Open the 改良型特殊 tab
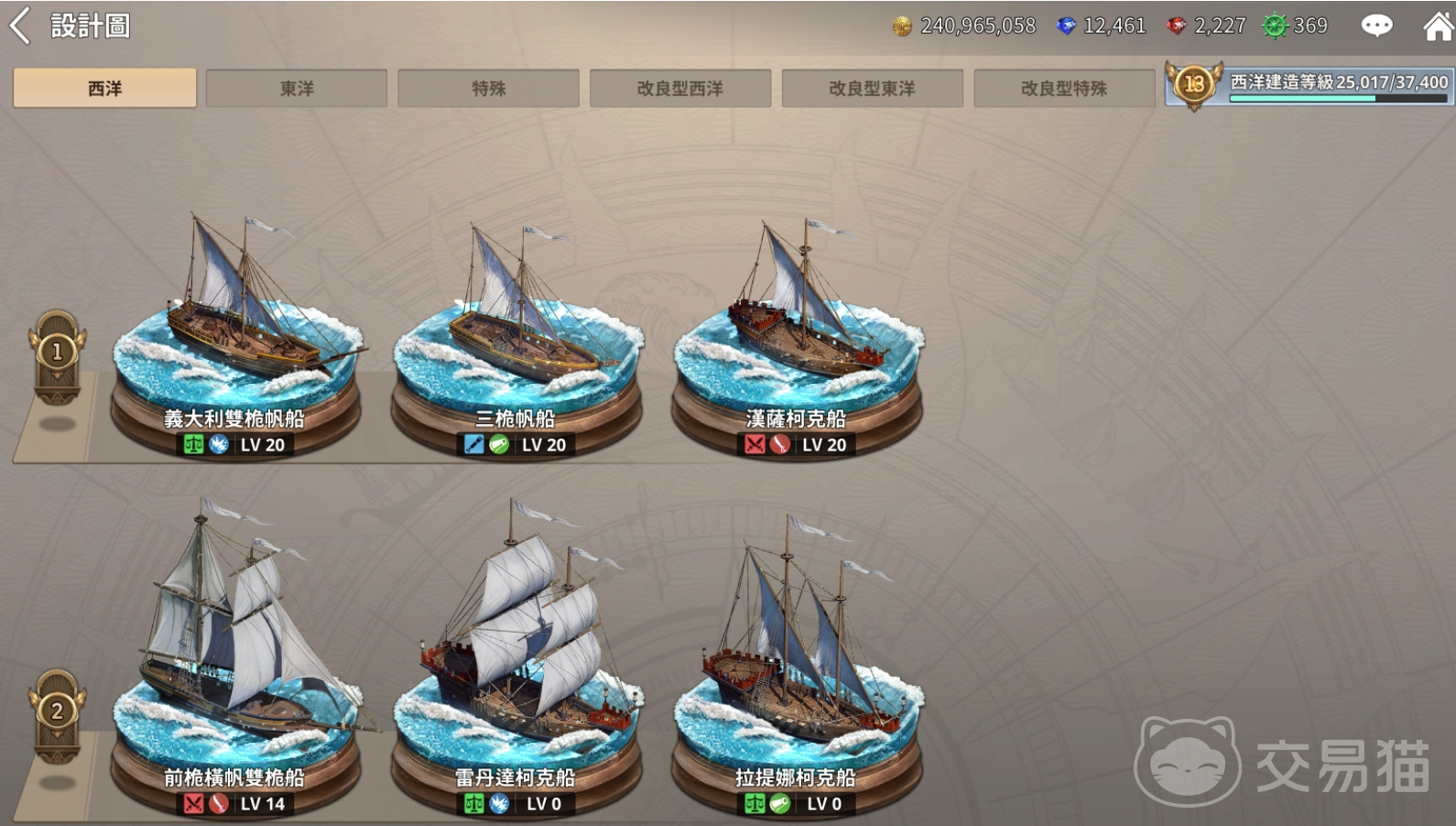Image resolution: width=1456 pixels, height=826 pixels. [x=1064, y=89]
